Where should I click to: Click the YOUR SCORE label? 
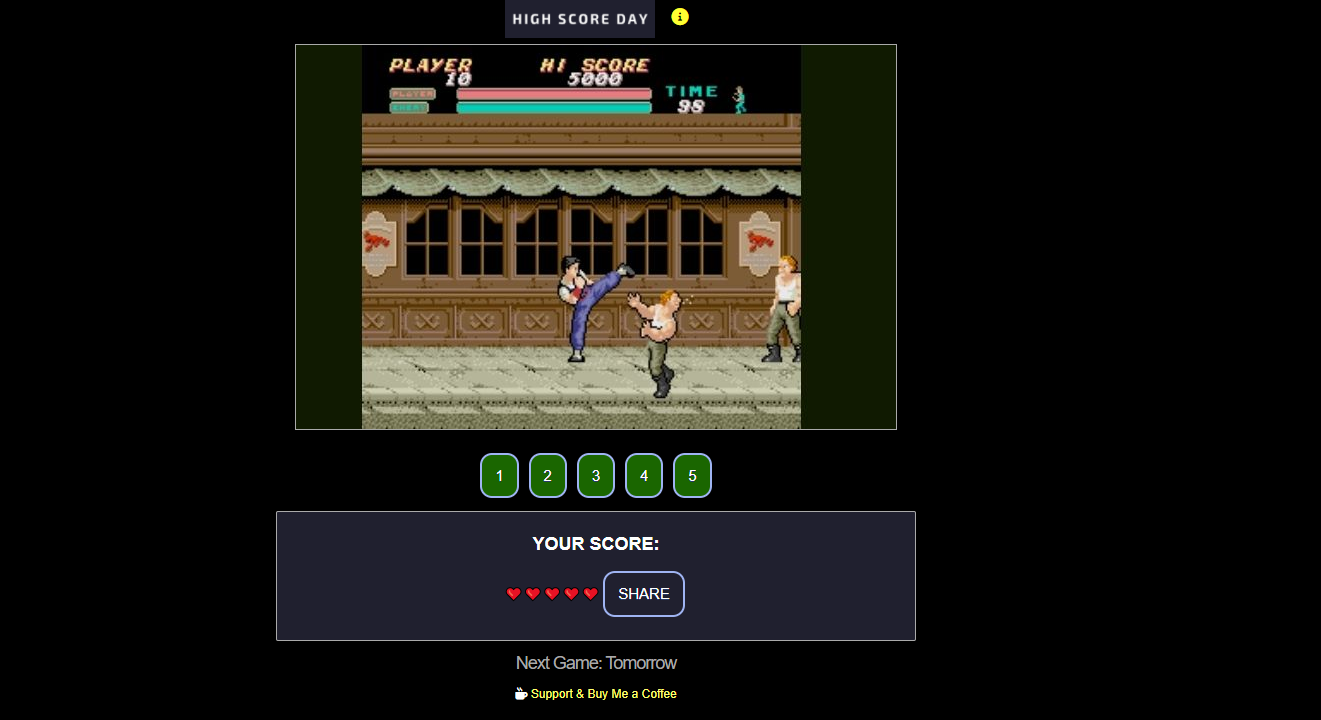click(x=595, y=543)
